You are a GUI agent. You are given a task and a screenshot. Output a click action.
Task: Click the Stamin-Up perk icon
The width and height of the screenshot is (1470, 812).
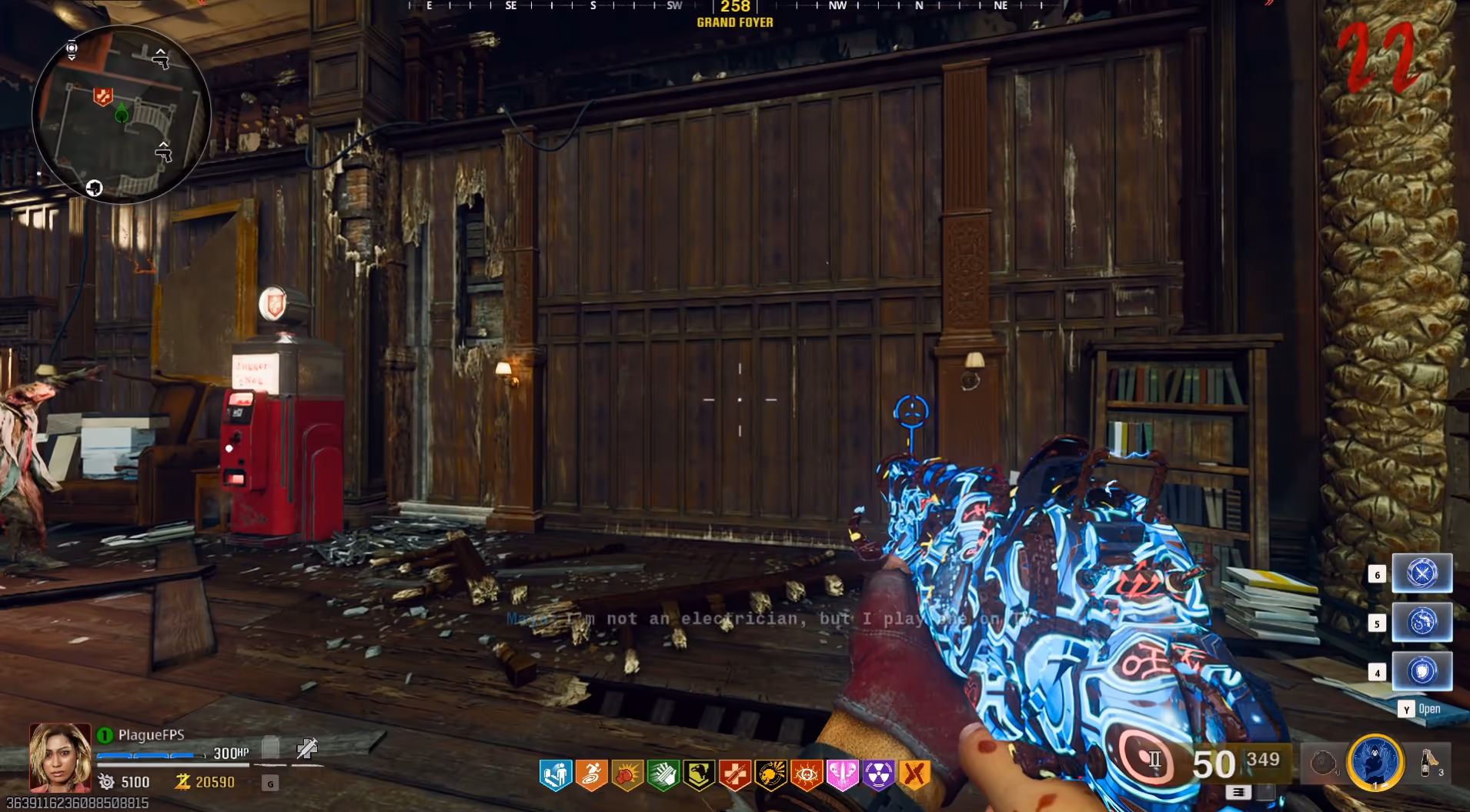tap(591, 775)
